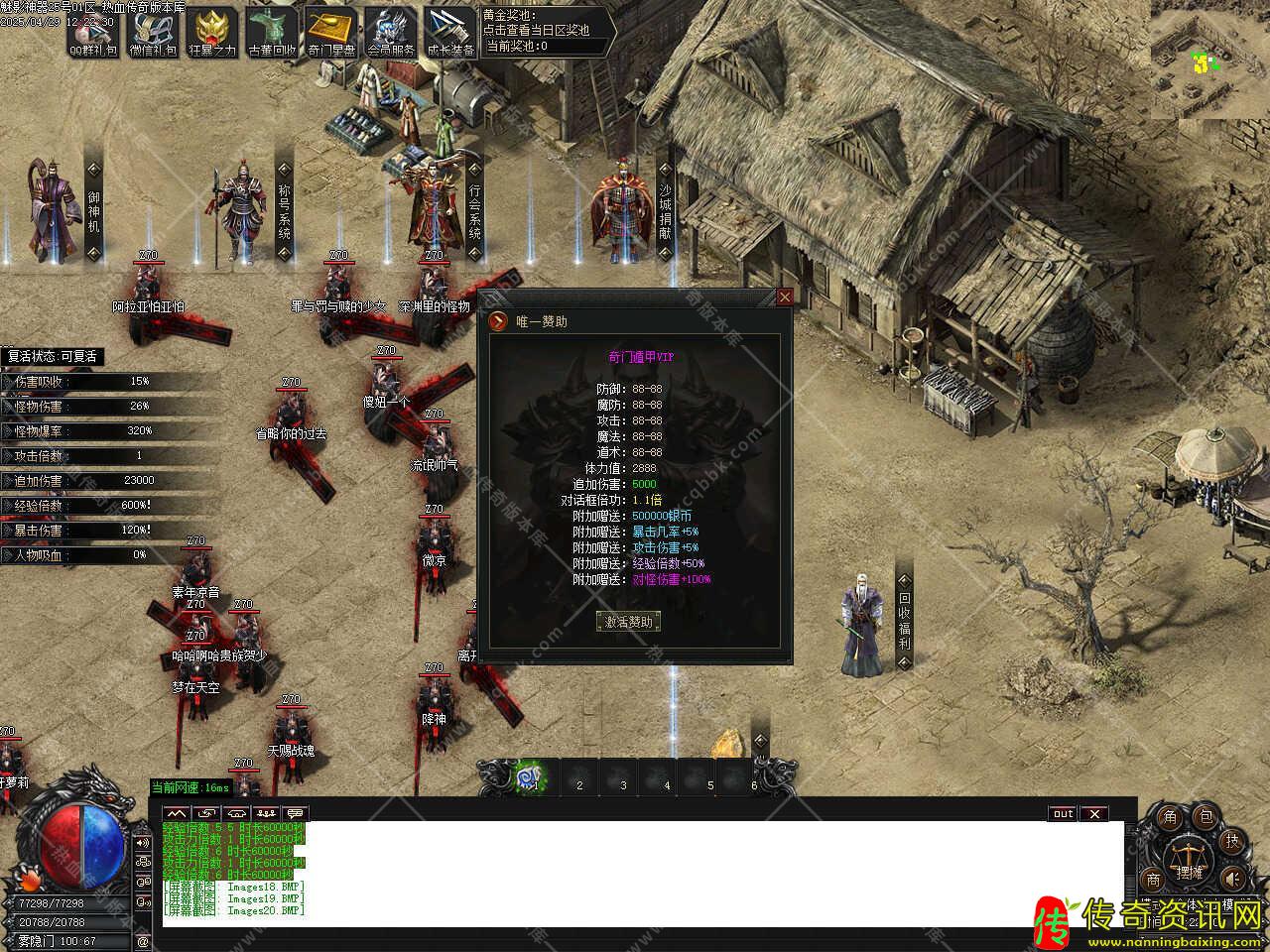The width and height of the screenshot is (1270, 952).
Task: Close the 唯一赞助 sponsor dialog
Action: 785,297
